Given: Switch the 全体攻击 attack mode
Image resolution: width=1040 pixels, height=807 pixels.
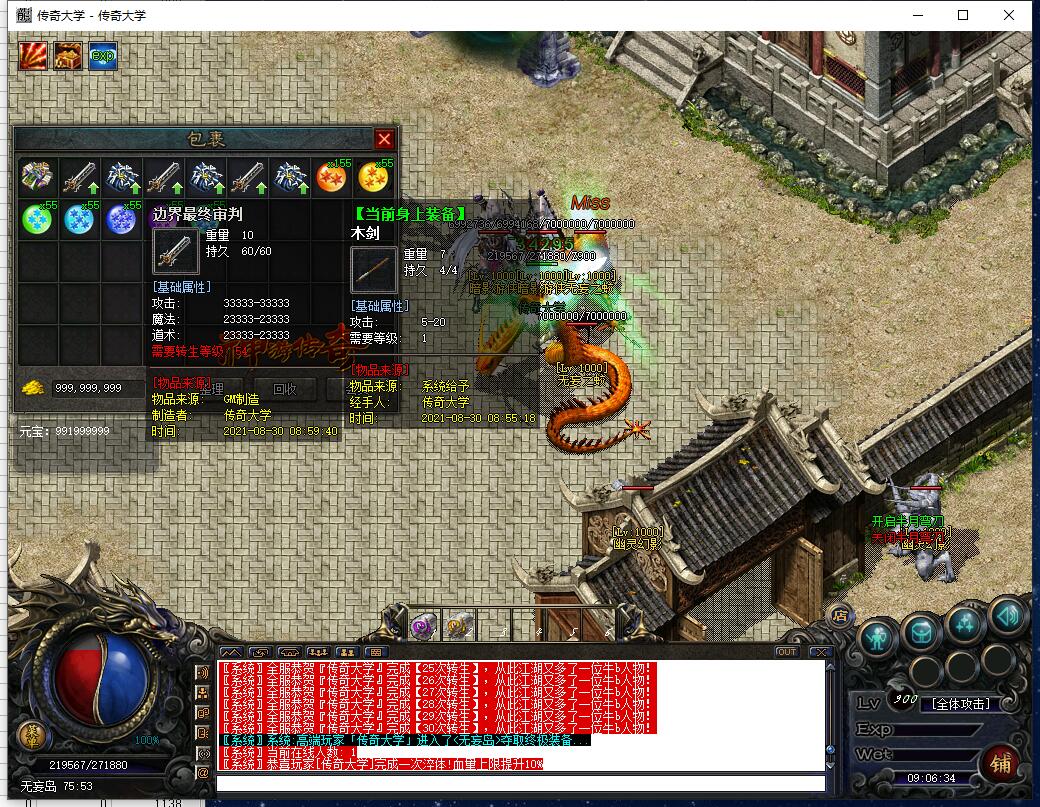Looking at the screenshot, I should (960, 704).
